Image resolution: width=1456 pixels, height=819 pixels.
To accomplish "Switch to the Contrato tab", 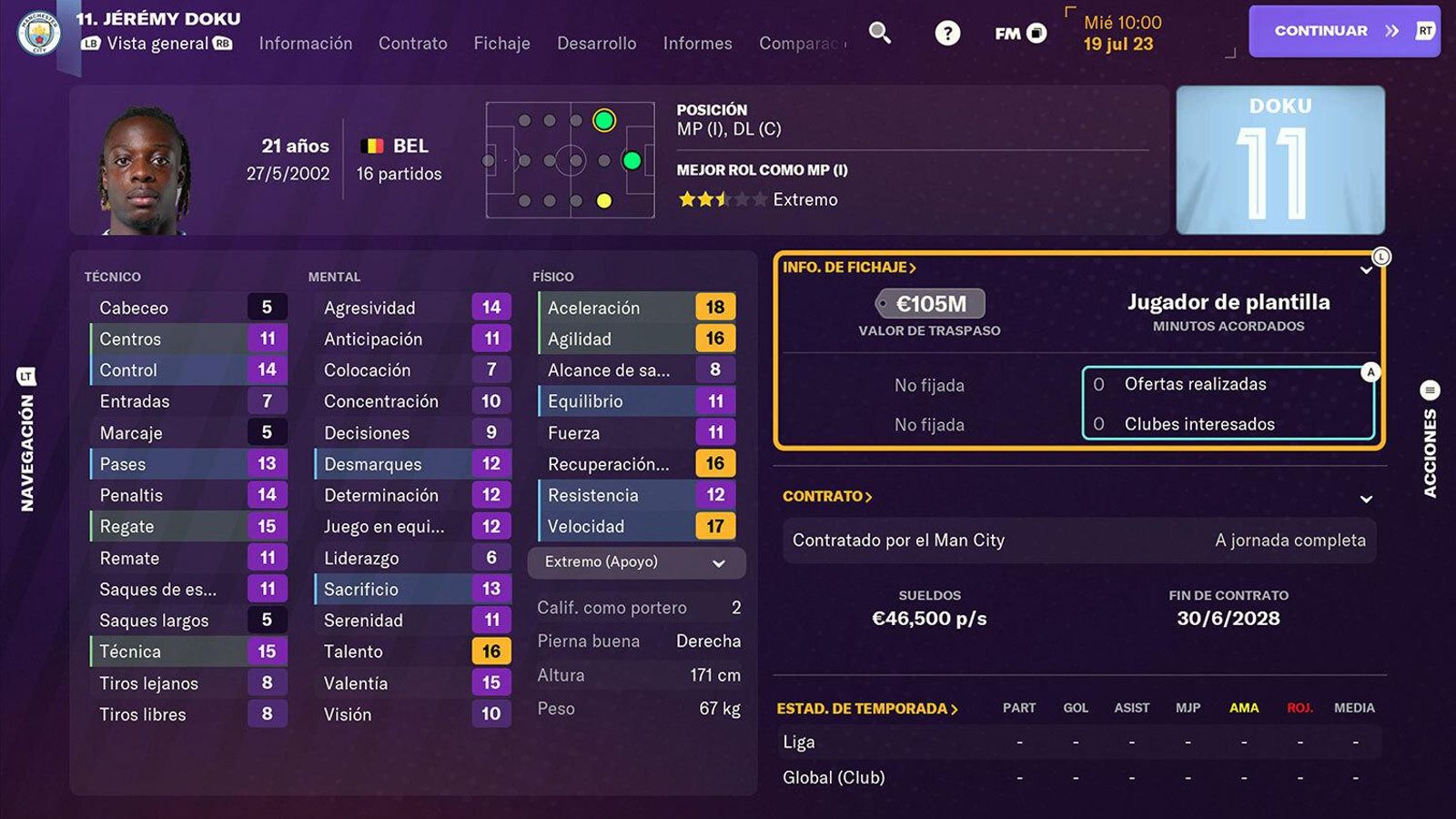I will tap(413, 43).
